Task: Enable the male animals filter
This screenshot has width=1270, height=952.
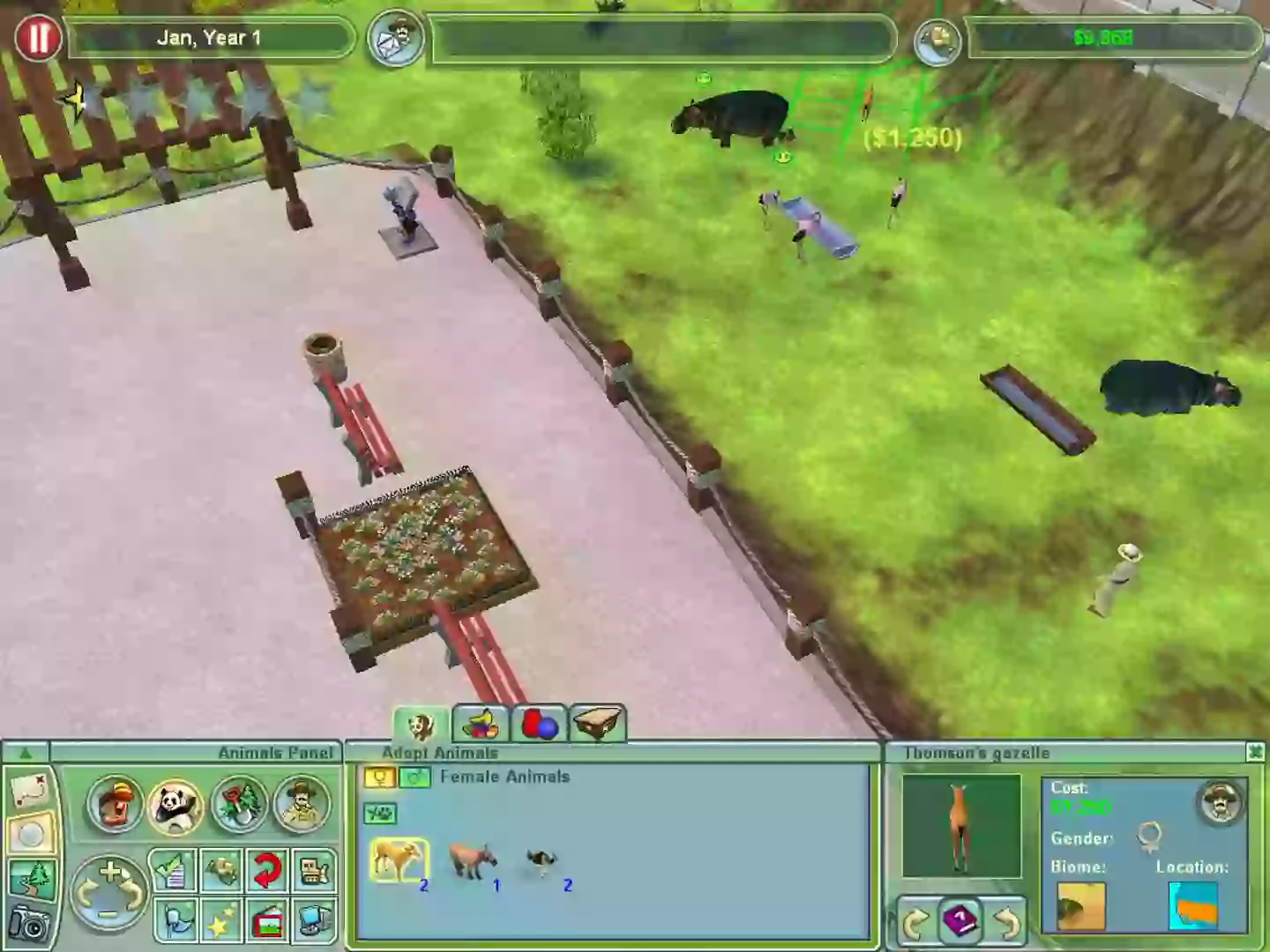Action: point(415,777)
